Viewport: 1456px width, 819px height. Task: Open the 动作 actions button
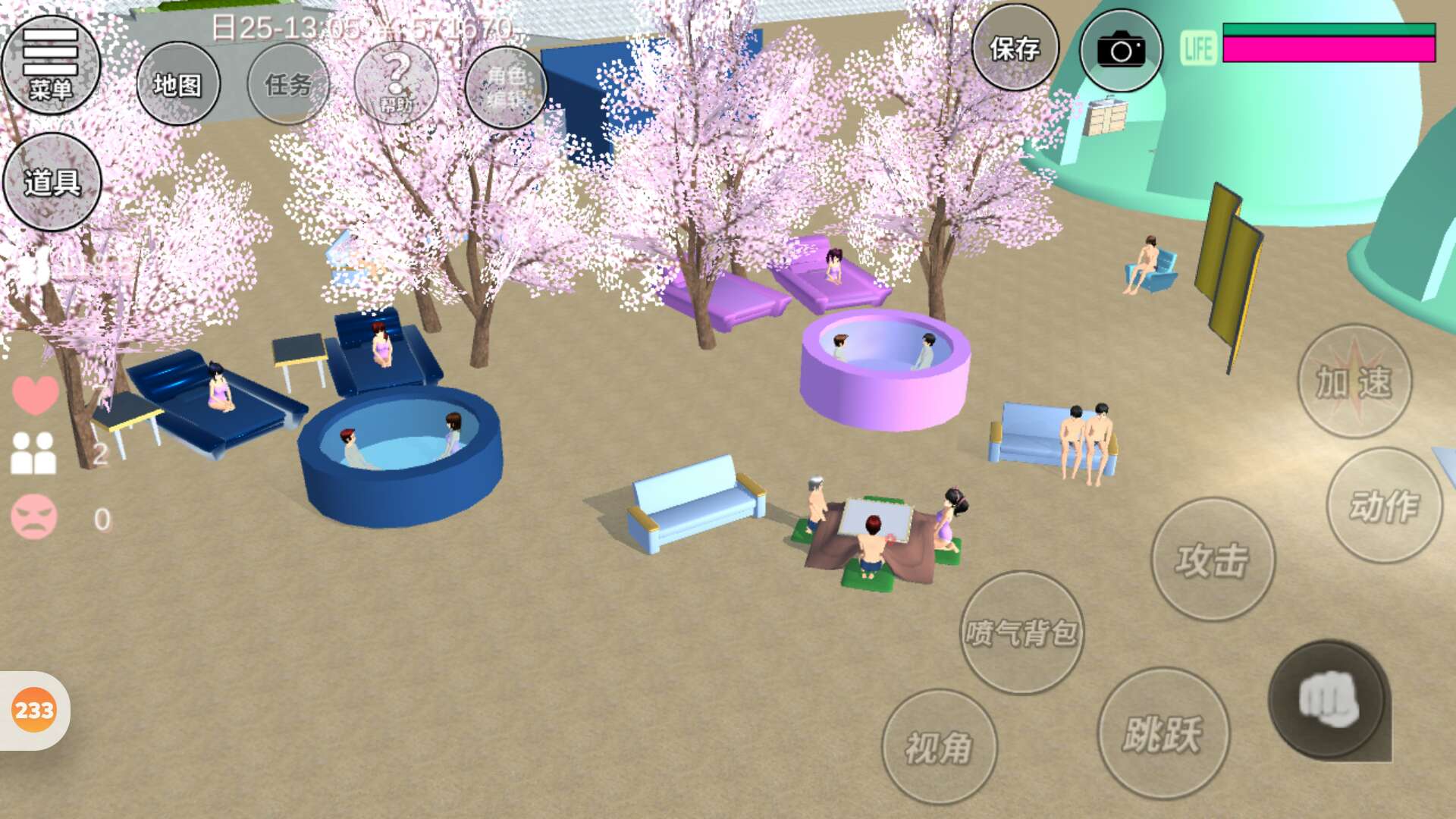coord(1384,506)
